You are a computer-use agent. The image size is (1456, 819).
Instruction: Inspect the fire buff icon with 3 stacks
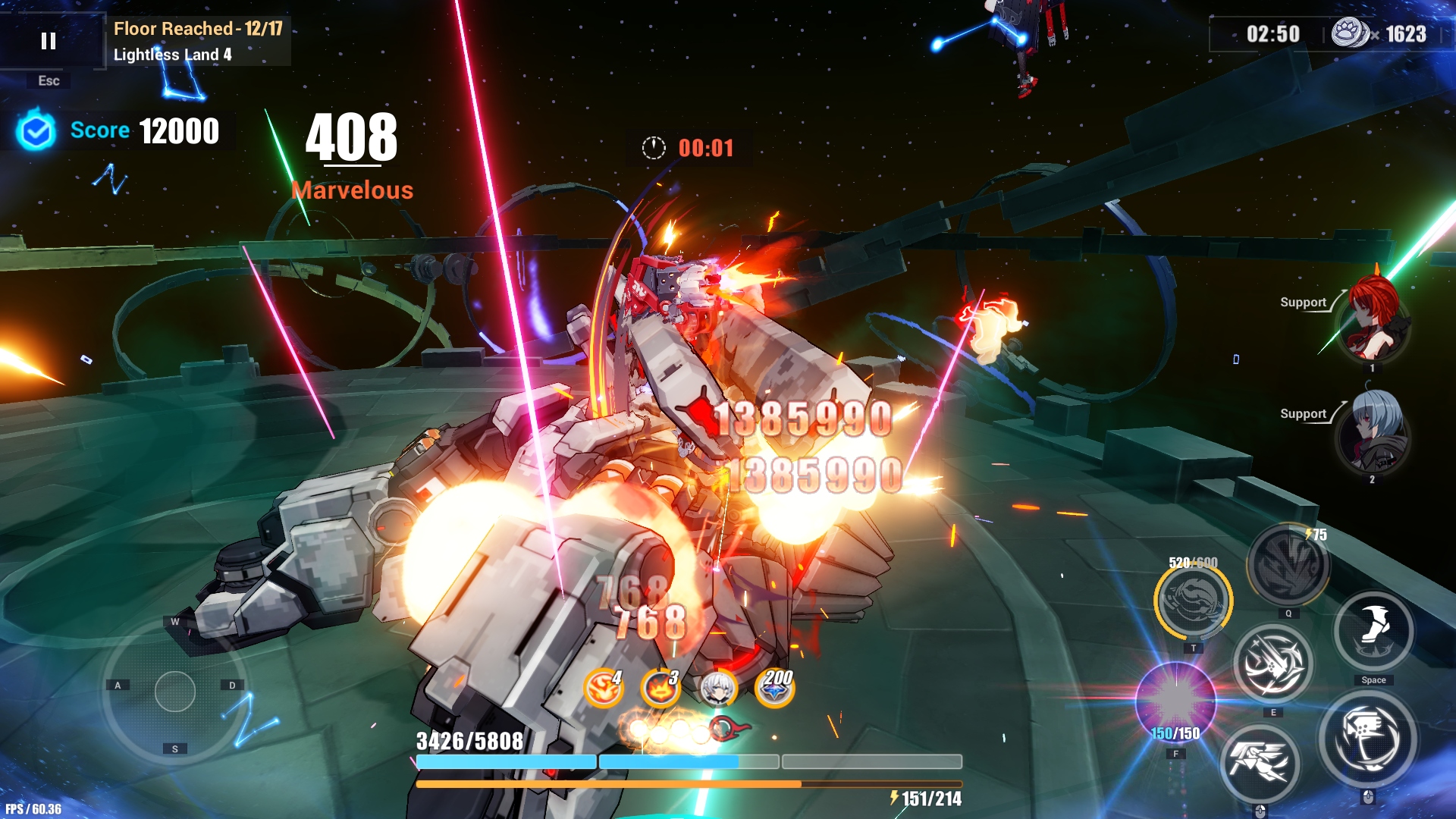(660, 688)
